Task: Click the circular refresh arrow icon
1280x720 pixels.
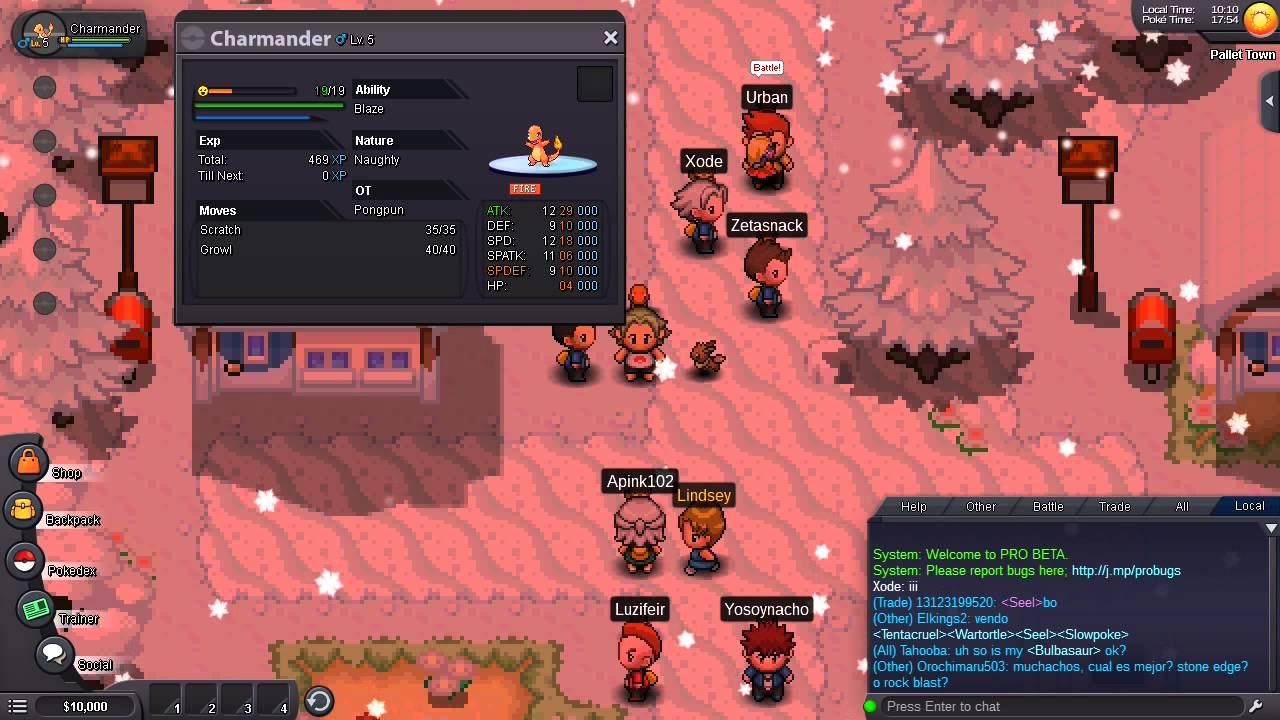Action: tap(319, 701)
